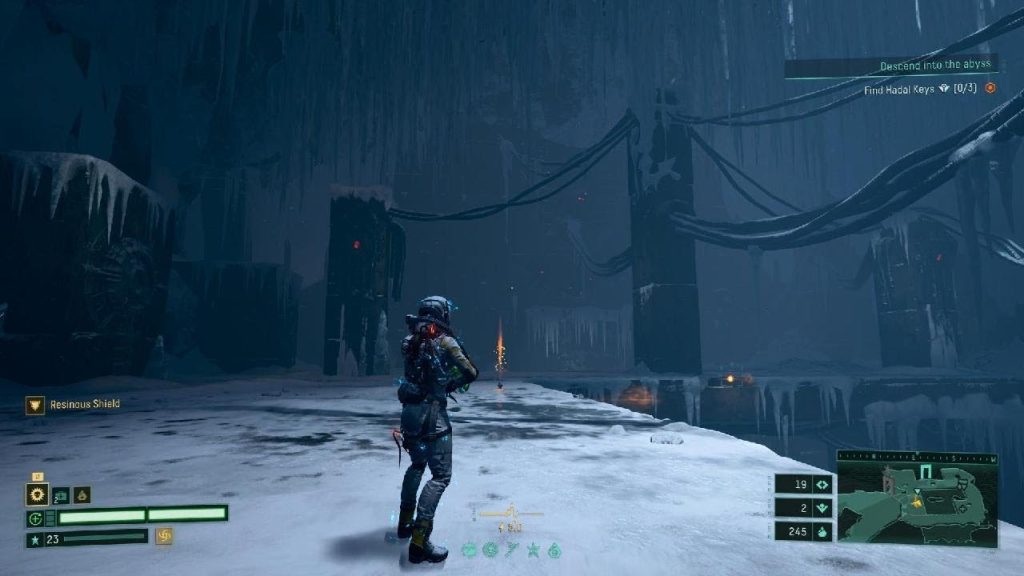Select the flame-drop consumable slot
Image resolution: width=1024 pixels, height=576 pixels.
tap(82, 494)
